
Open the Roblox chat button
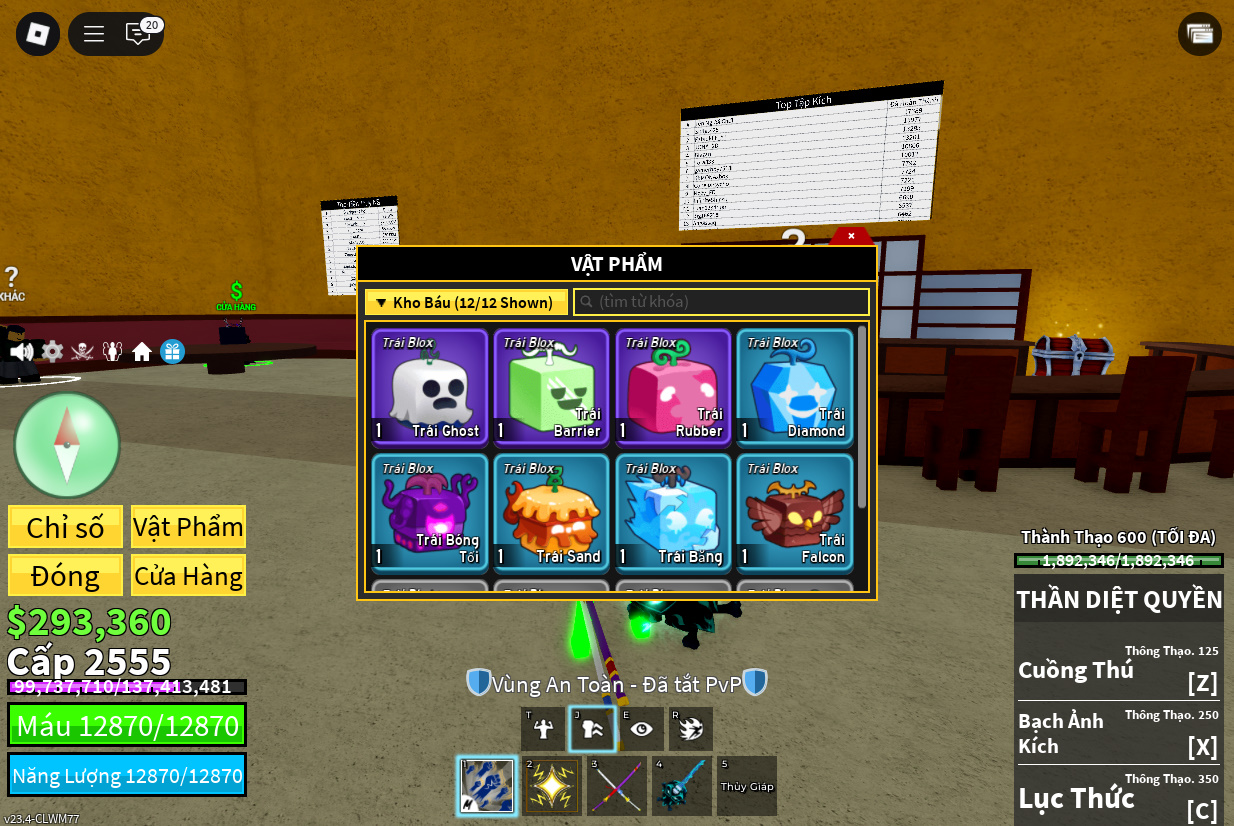point(138,34)
